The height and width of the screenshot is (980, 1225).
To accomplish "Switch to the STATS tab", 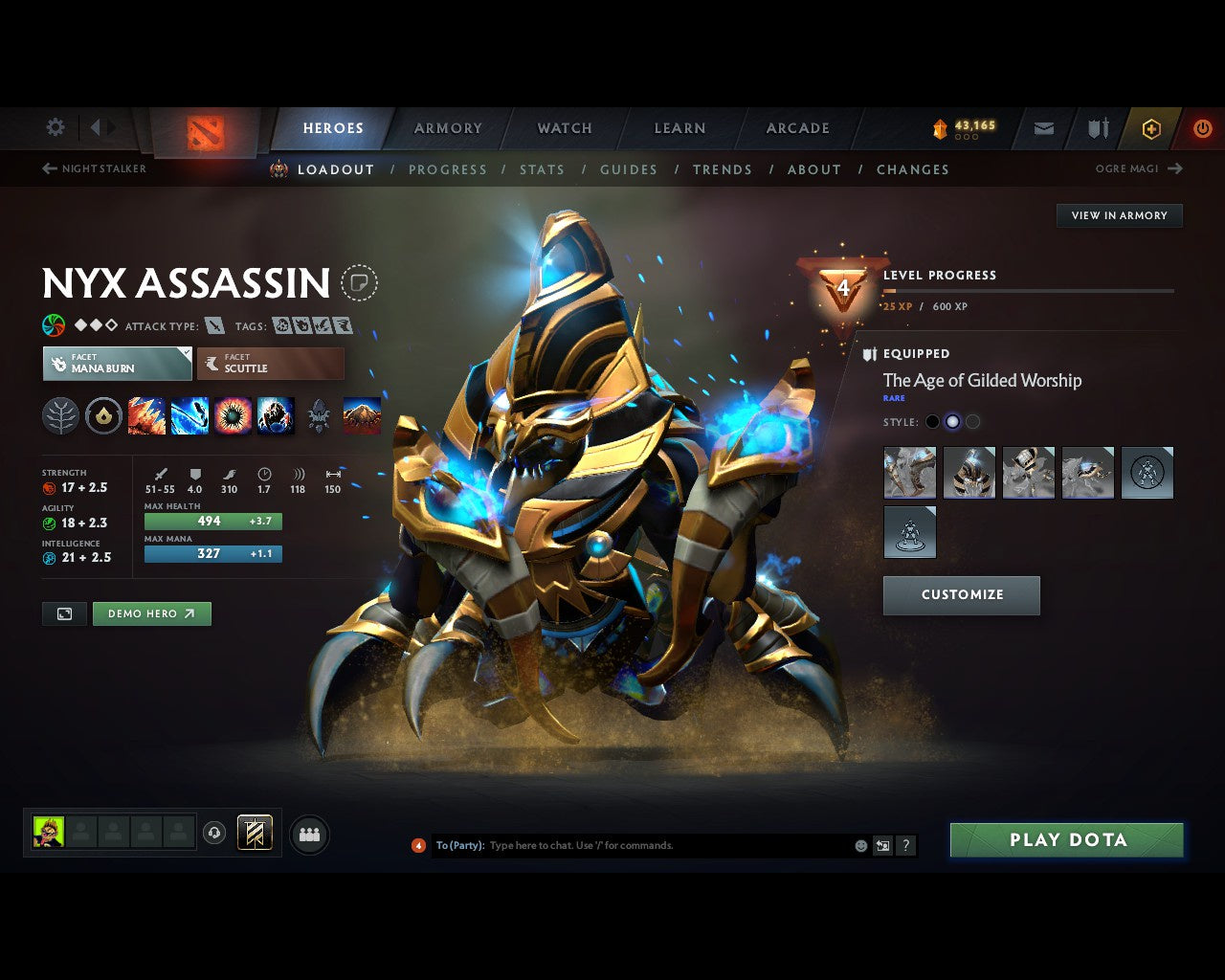I will (543, 169).
